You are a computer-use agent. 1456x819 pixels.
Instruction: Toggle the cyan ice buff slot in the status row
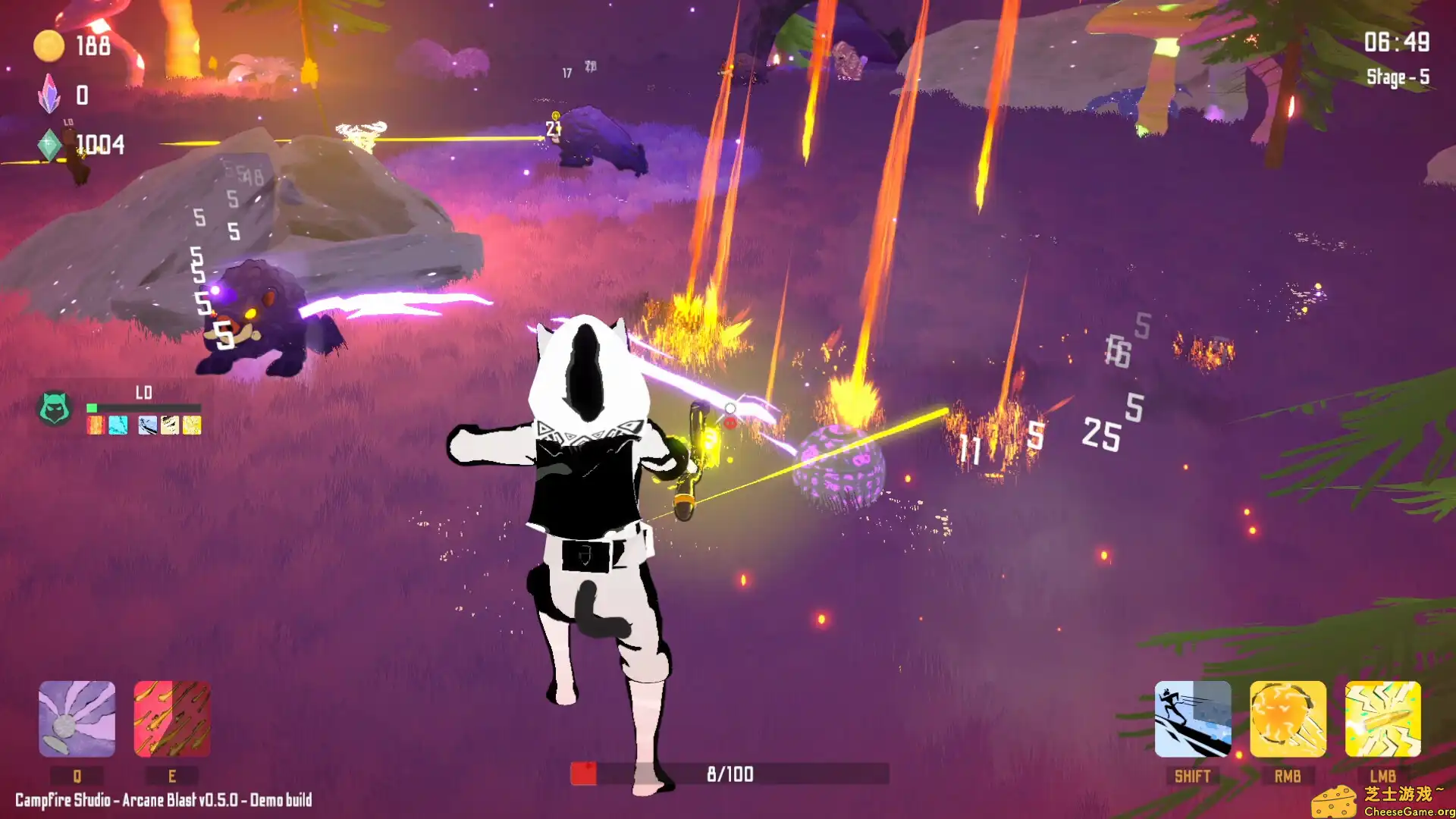118,425
